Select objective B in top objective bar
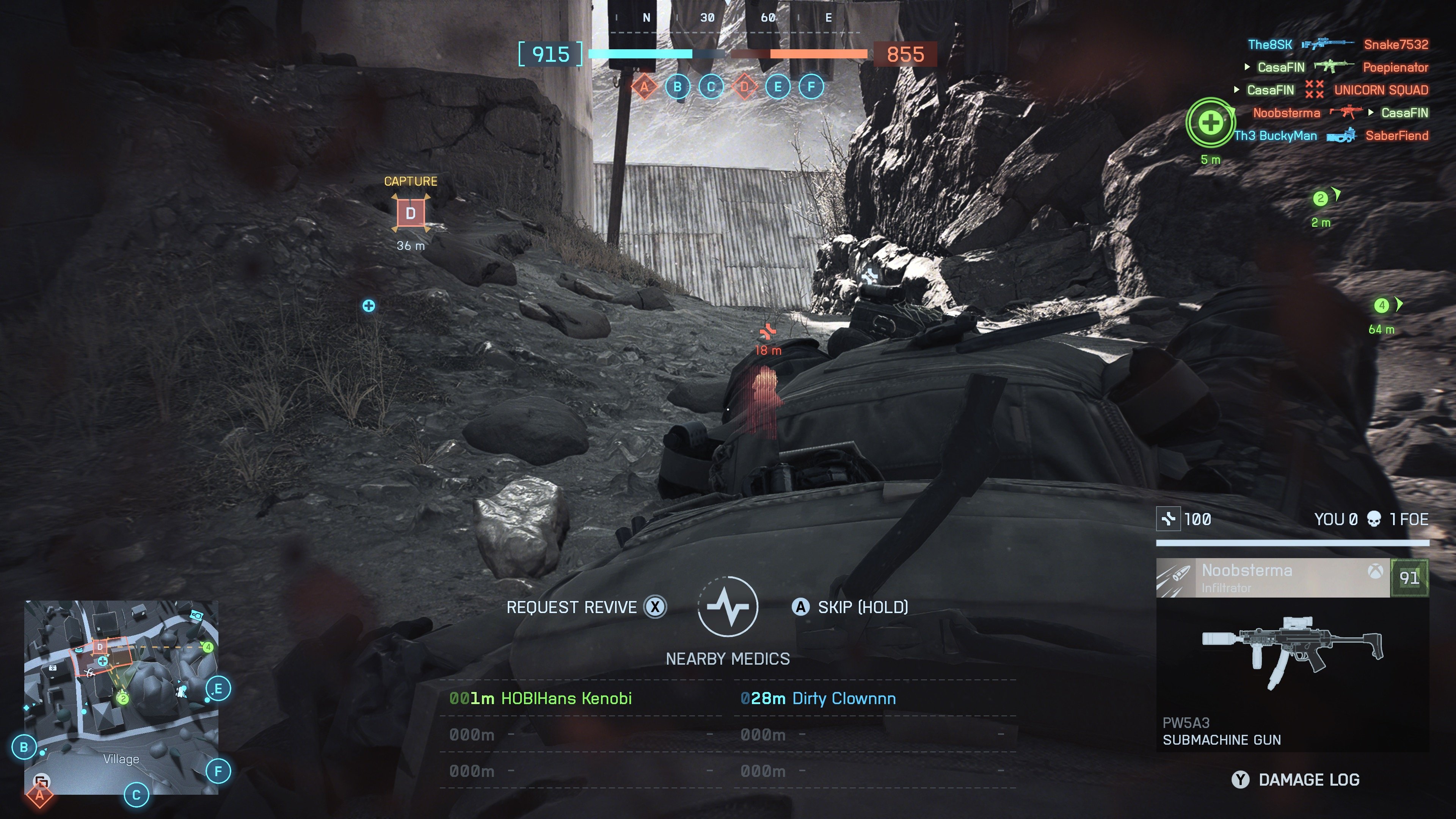 click(x=678, y=86)
